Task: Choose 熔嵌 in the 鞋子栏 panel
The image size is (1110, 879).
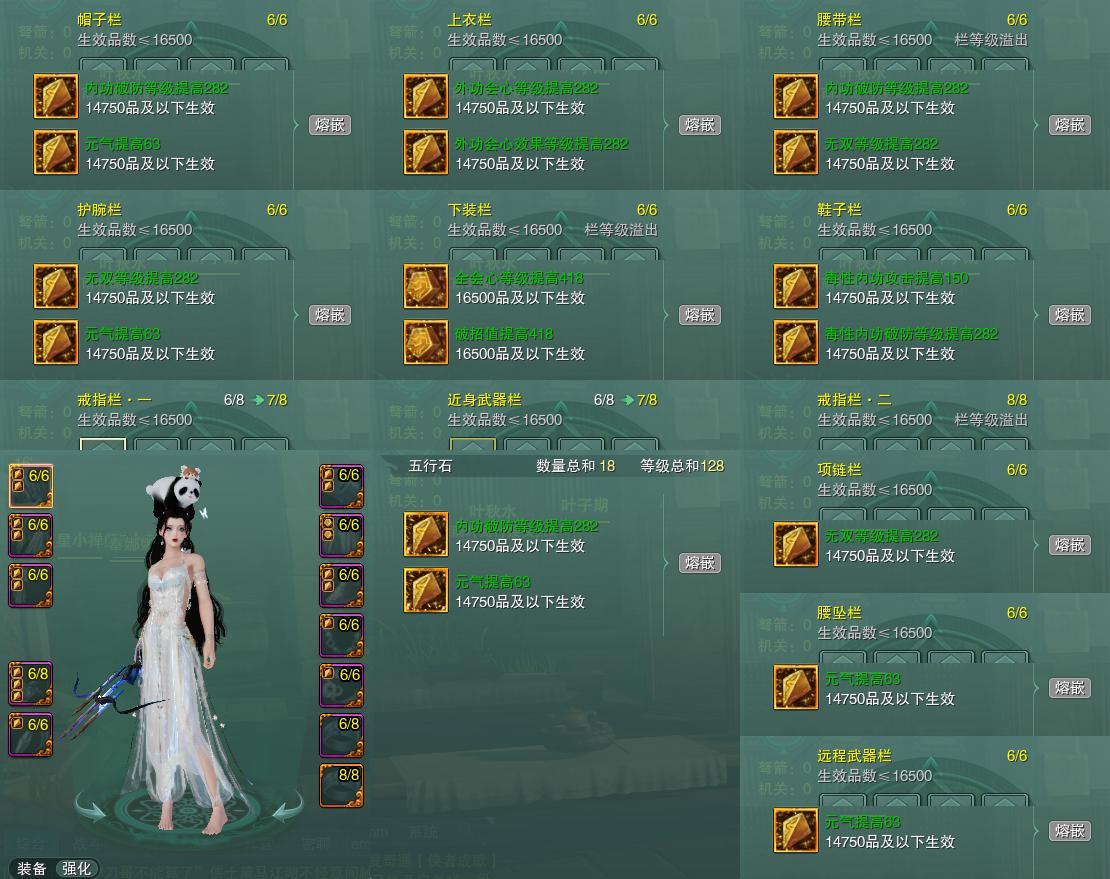Action: (1069, 315)
